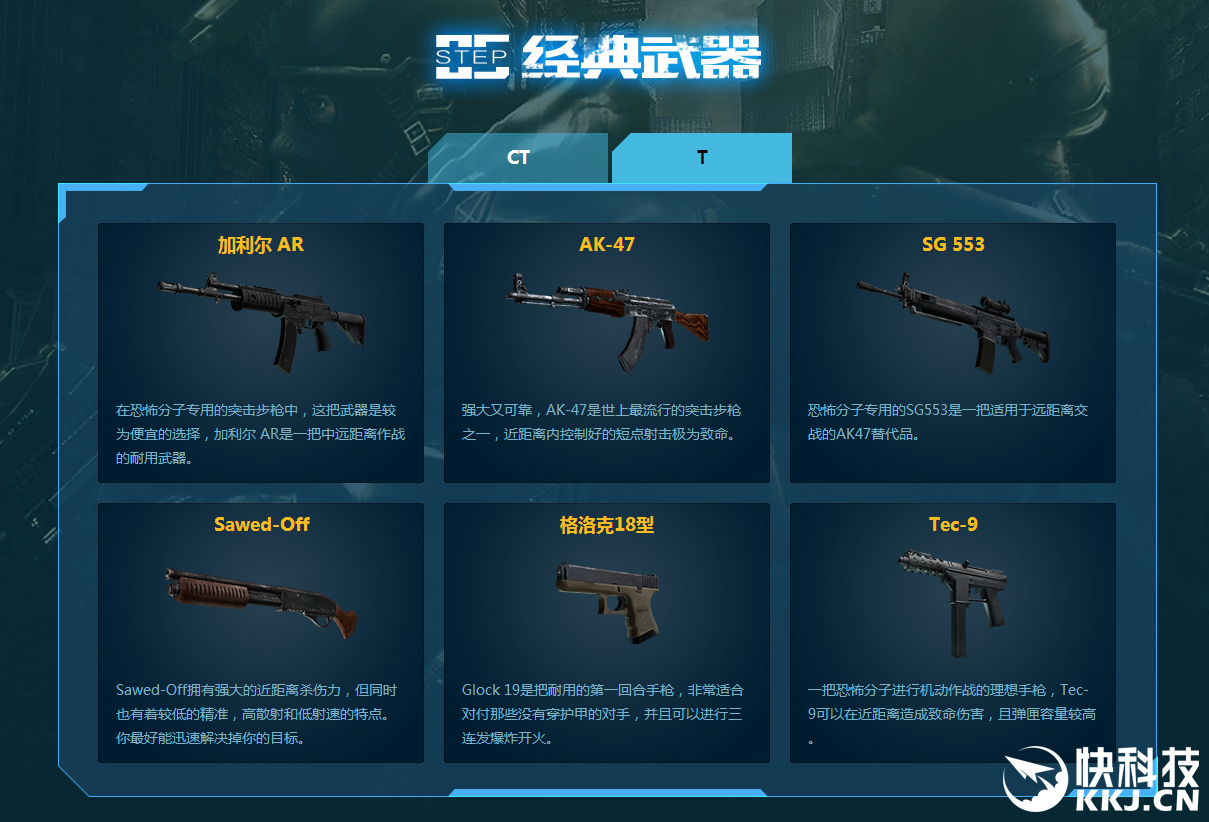Pick the Tec-9 pistol card
The height and width of the screenshot is (822, 1209).
point(953,632)
